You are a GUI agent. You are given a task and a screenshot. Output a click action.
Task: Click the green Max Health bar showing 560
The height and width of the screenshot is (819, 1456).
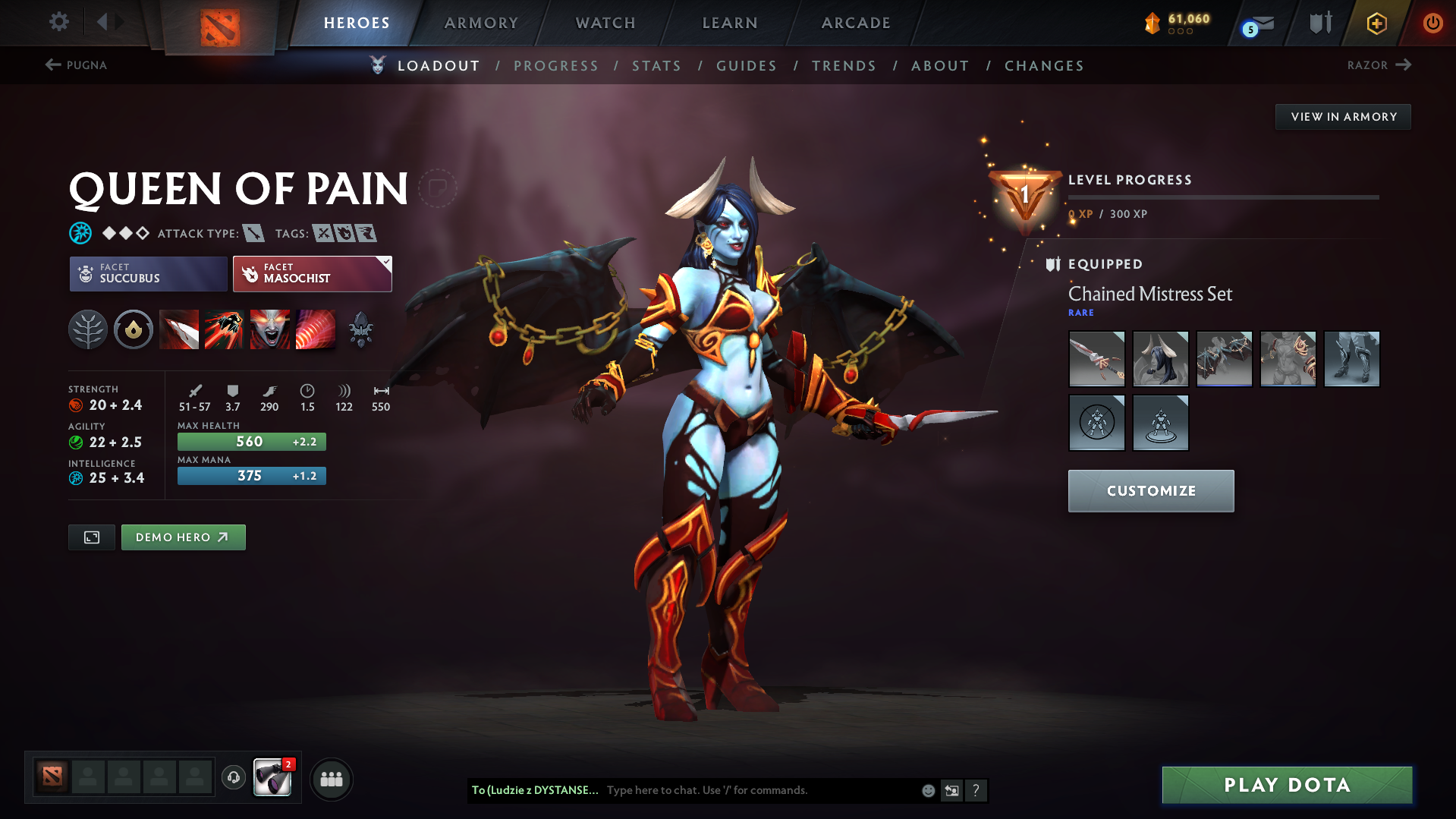[x=251, y=441]
